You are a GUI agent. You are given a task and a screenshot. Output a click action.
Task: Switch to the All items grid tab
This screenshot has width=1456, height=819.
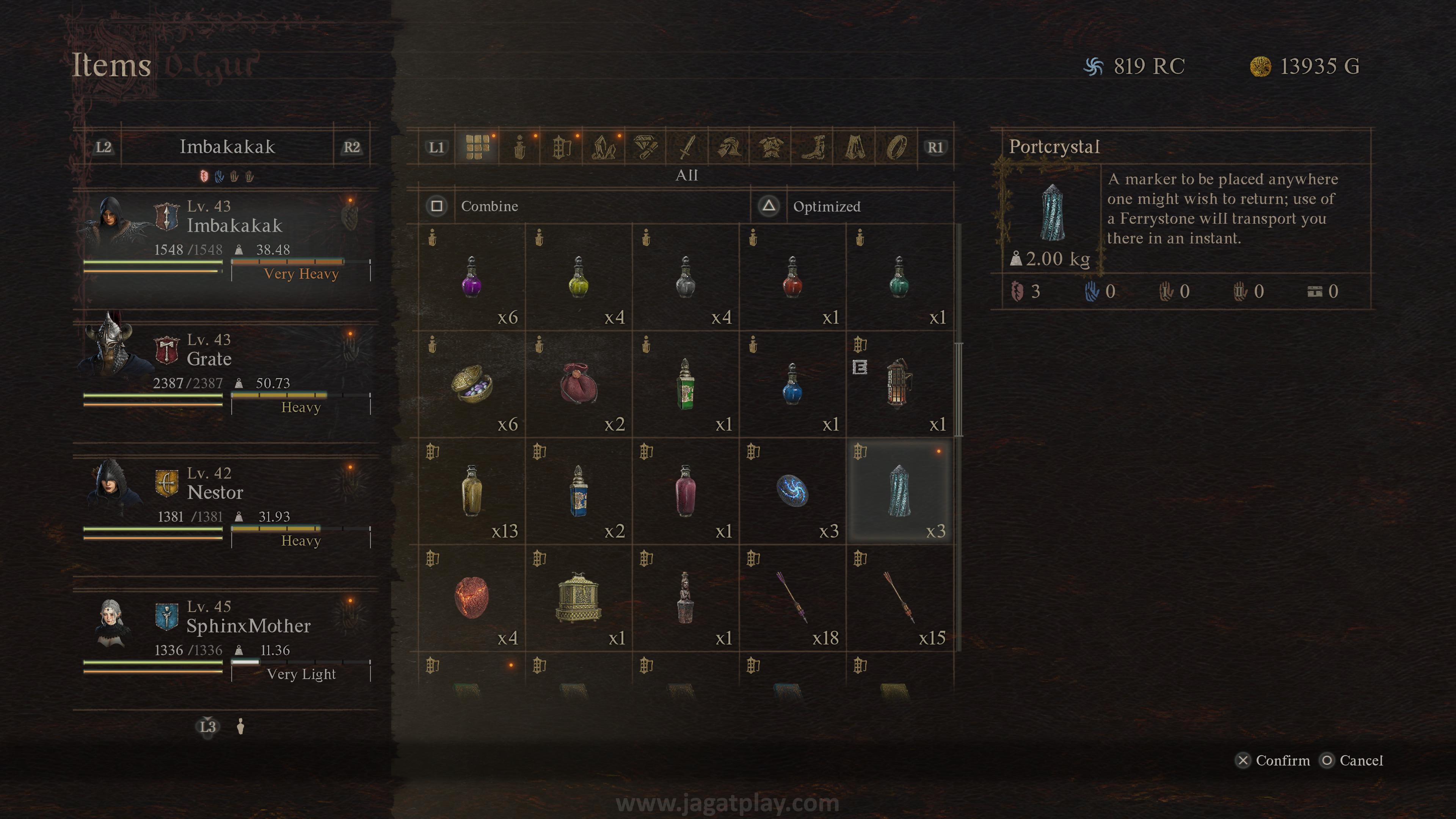[477, 147]
